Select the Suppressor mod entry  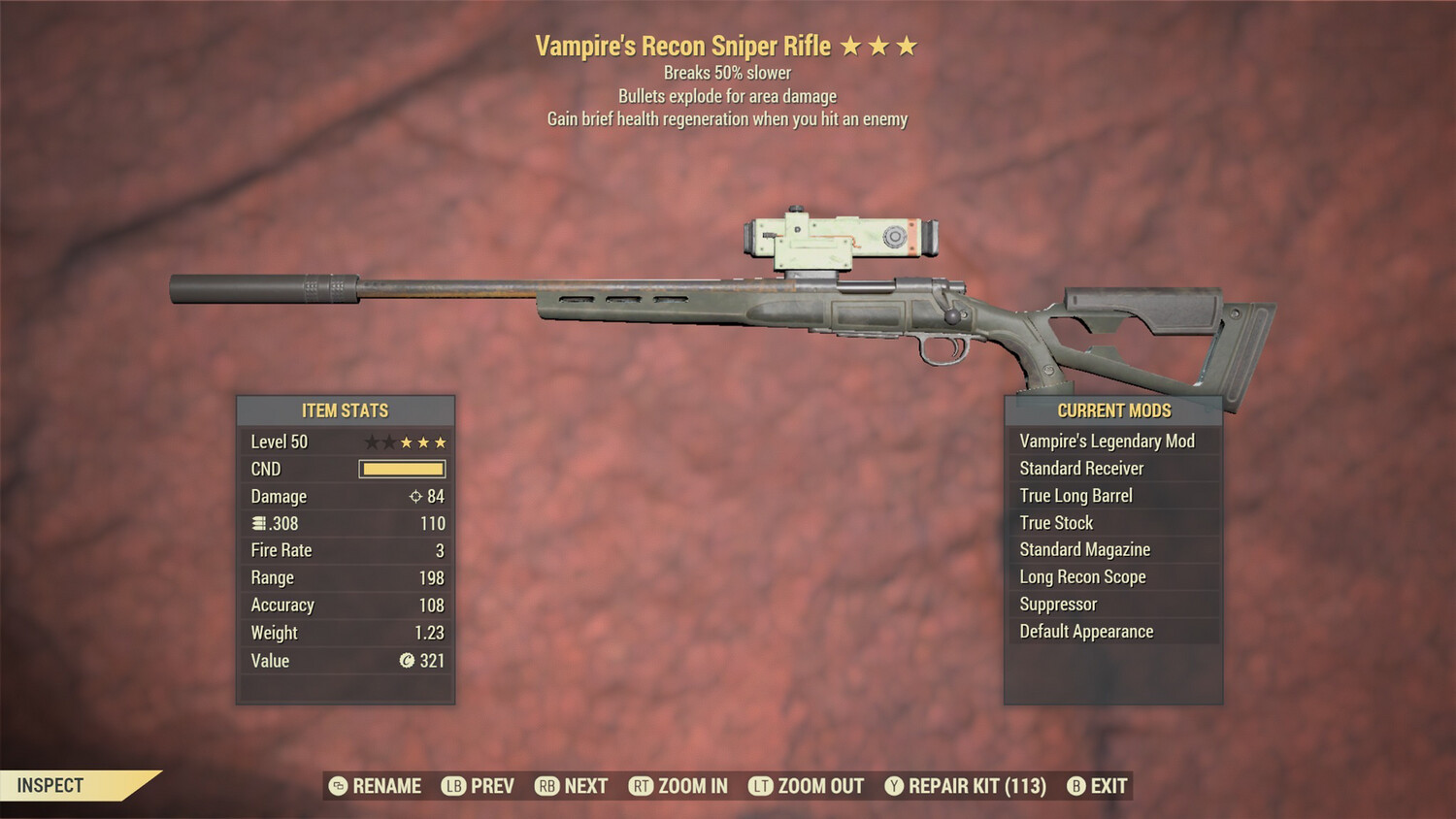pos(1057,604)
